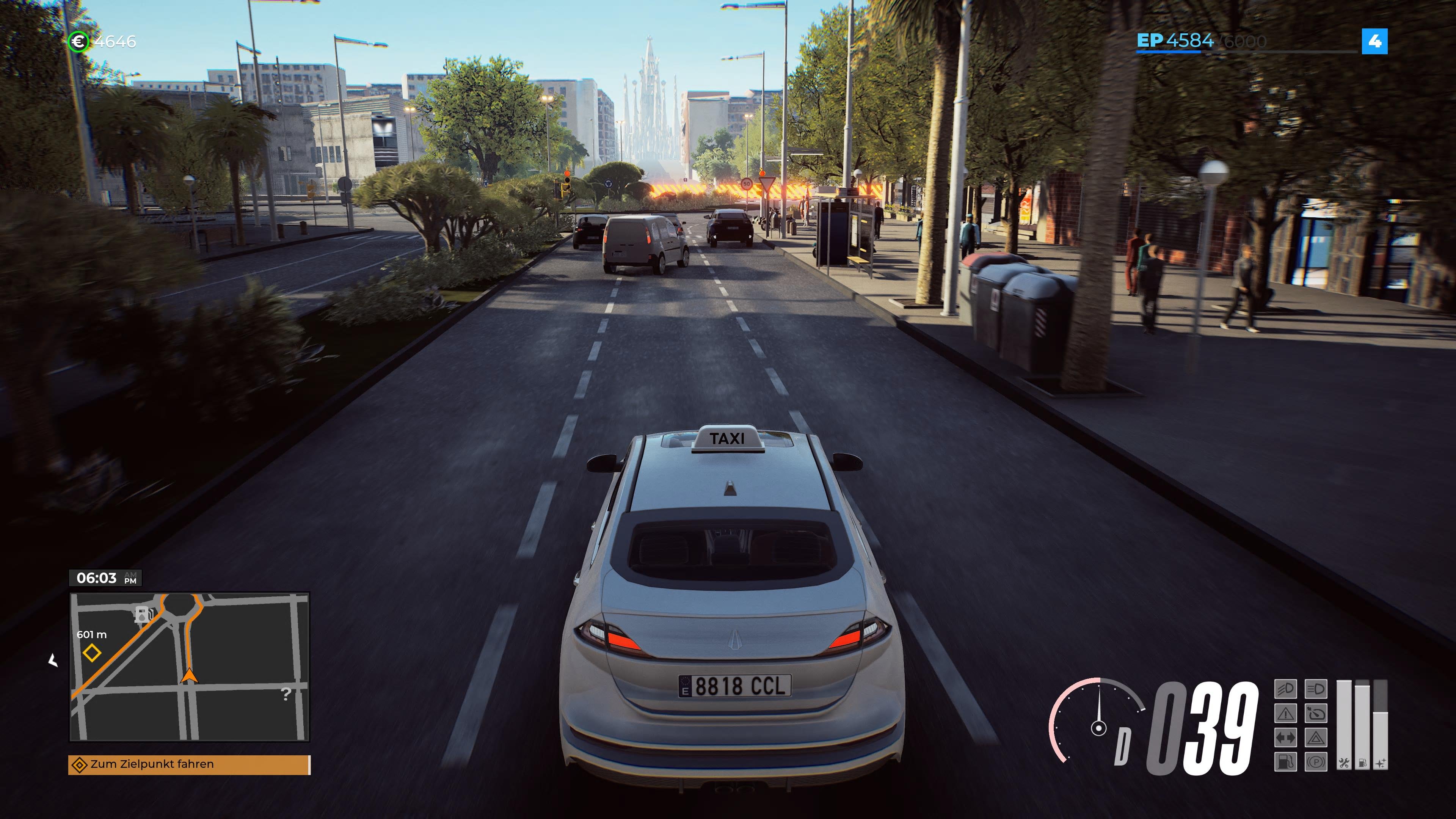Click the parking brake P indicator icon

point(1316,762)
